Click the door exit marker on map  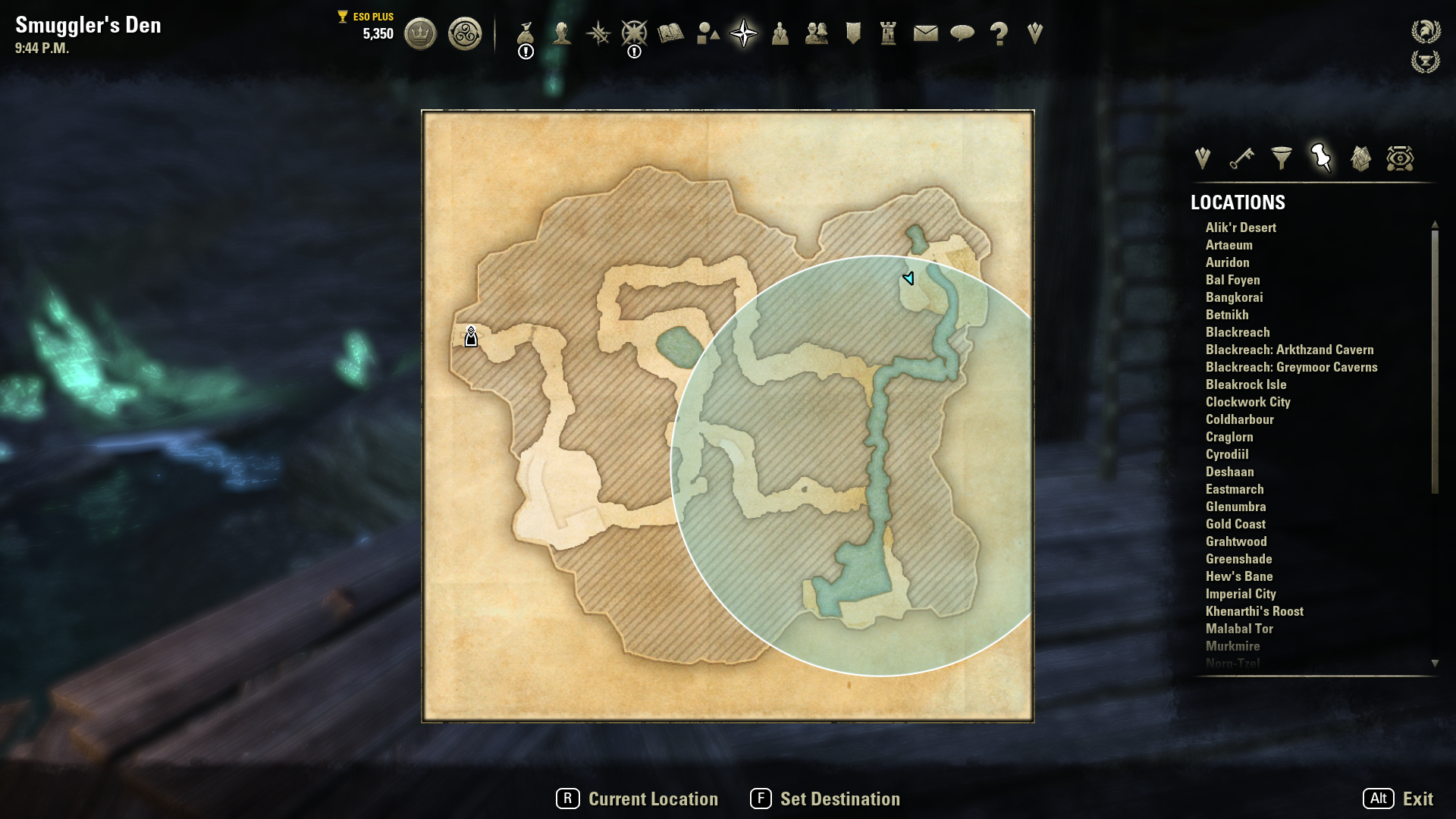471,337
